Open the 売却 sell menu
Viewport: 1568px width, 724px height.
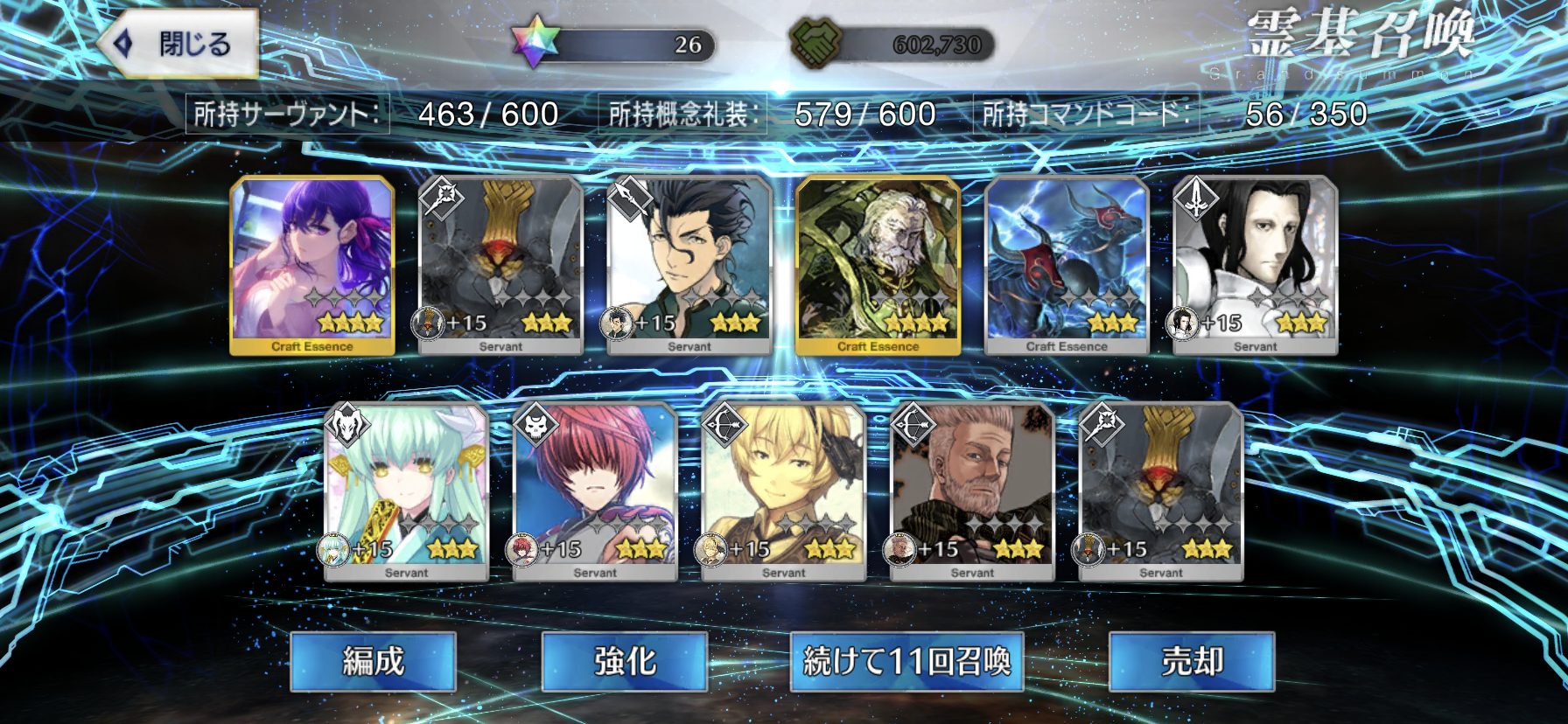[x=1191, y=661]
